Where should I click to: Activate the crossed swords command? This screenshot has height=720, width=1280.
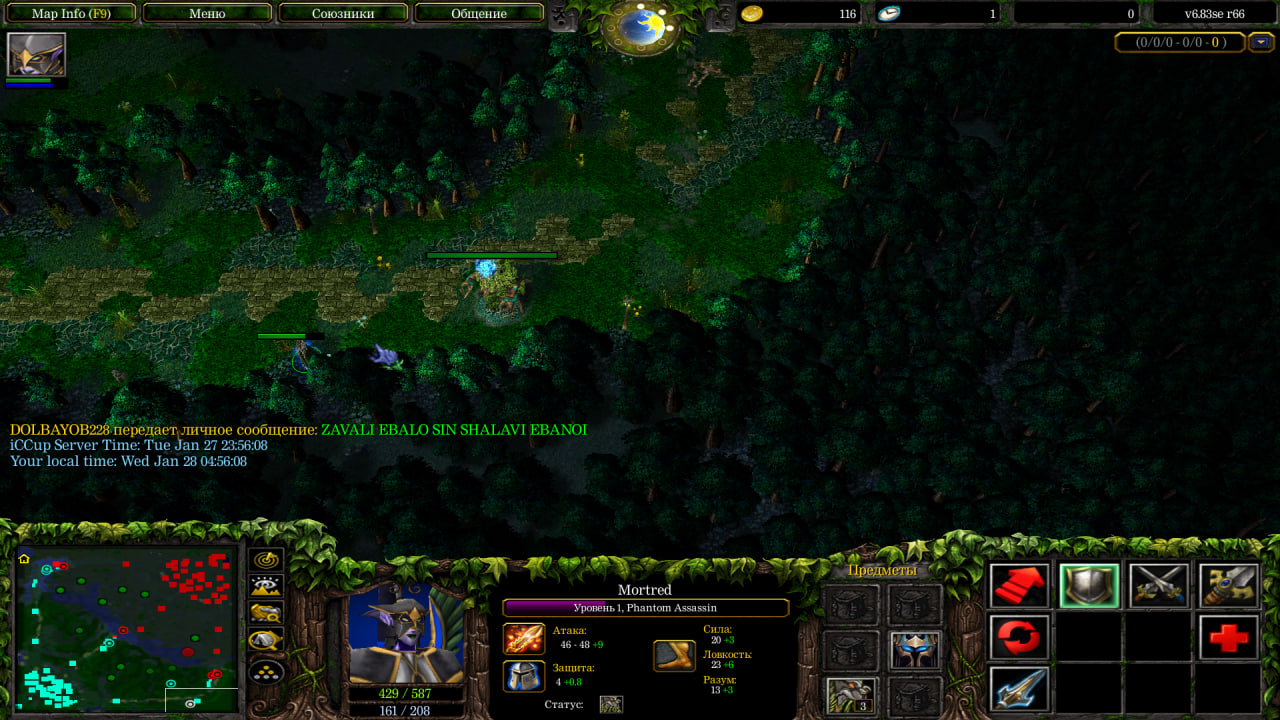[x=1158, y=586]
